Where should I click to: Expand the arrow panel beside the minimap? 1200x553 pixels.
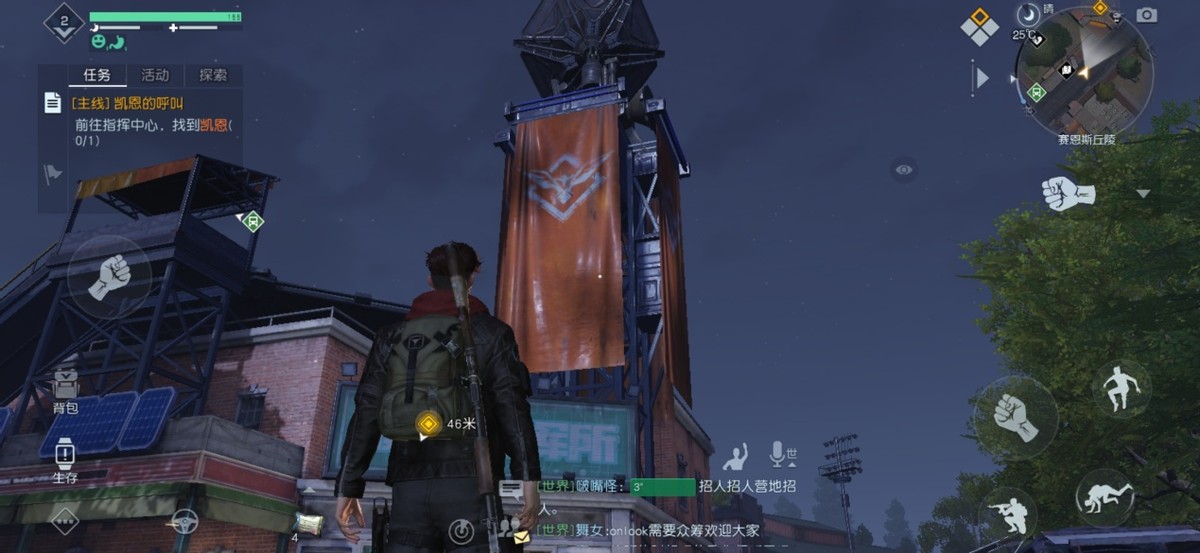981,77
